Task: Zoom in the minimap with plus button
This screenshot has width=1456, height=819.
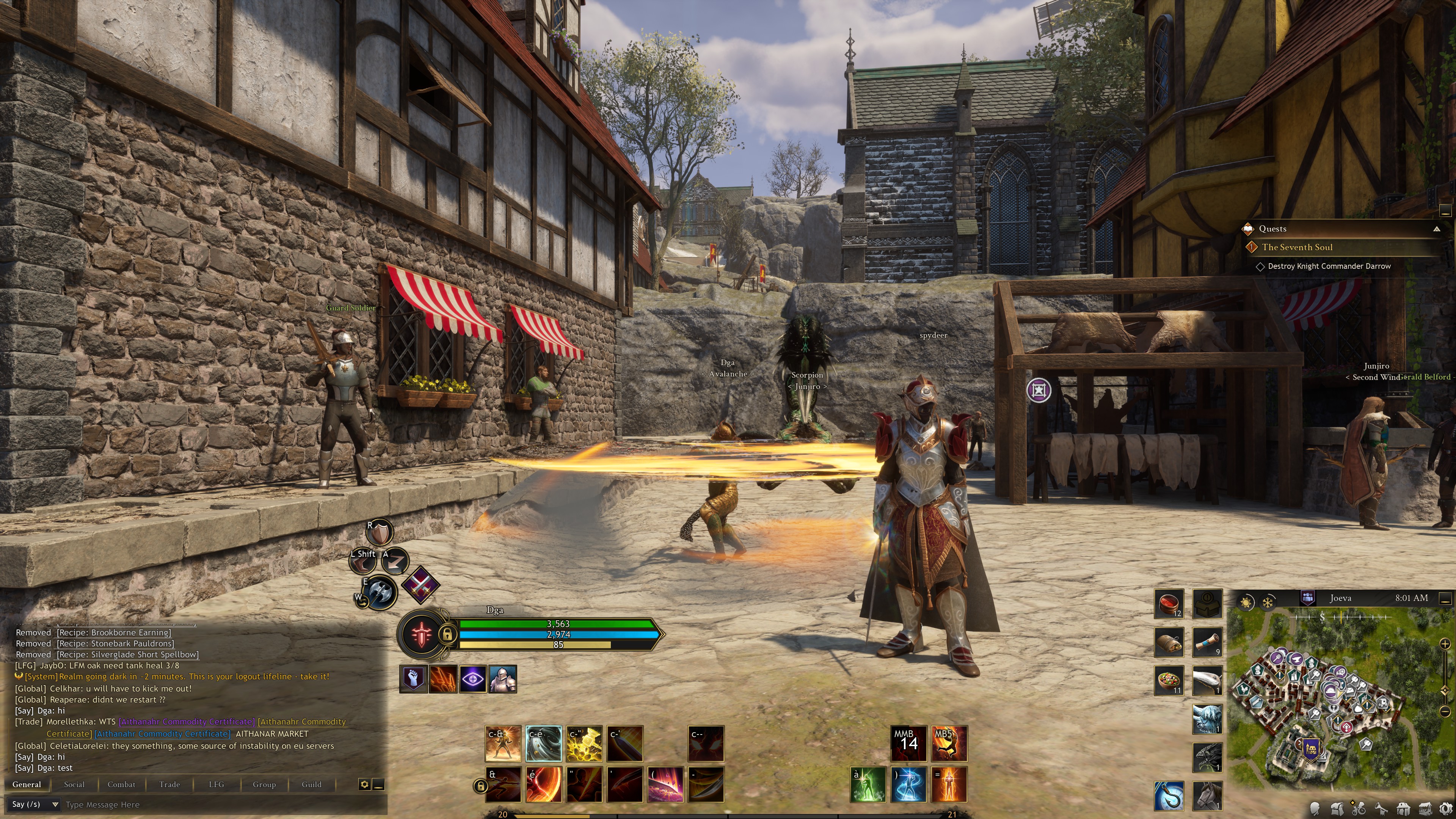Action: (x=1445, y=644)
